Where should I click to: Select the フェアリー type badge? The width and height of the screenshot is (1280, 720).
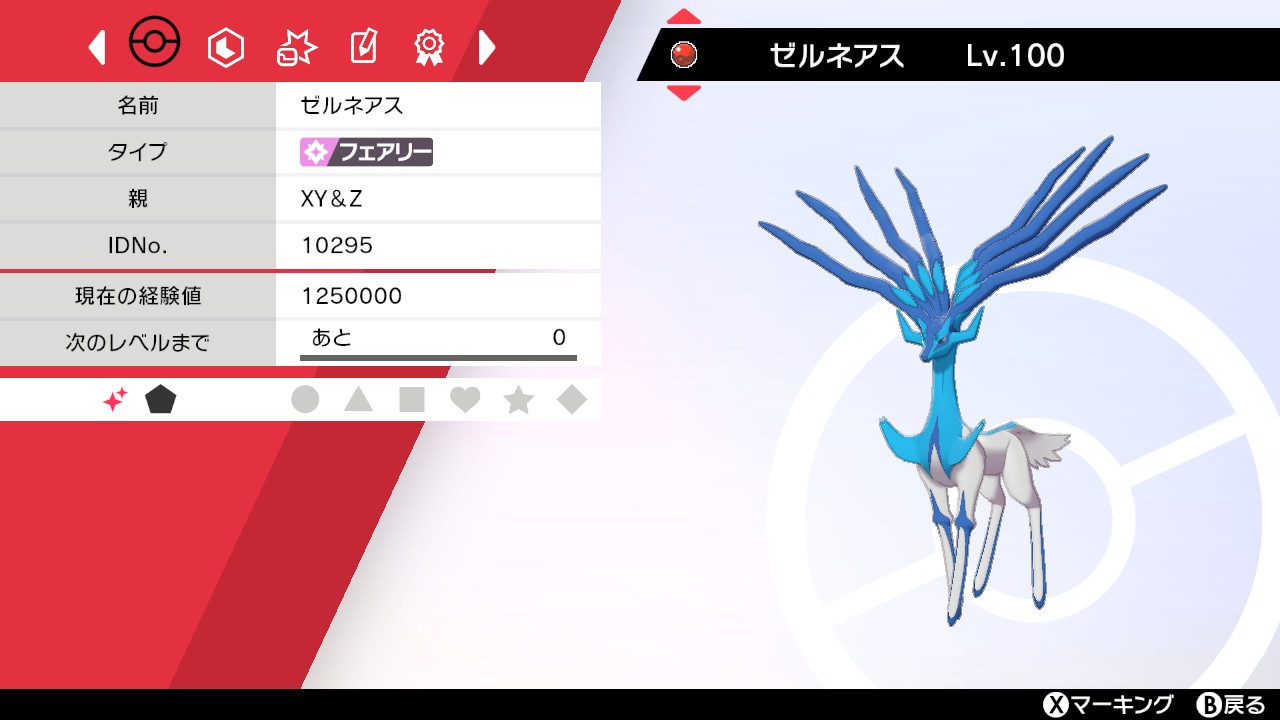pos(365,152)
